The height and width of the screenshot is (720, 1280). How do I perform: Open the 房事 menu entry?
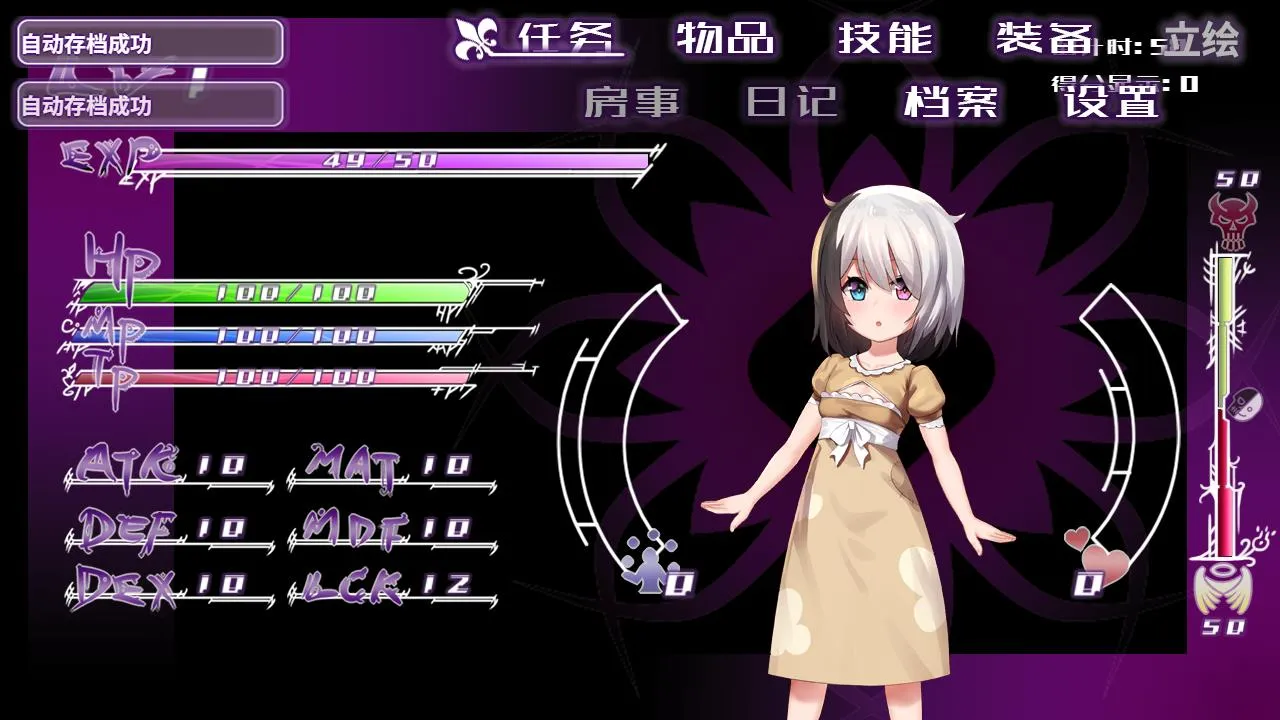point(631,101)
